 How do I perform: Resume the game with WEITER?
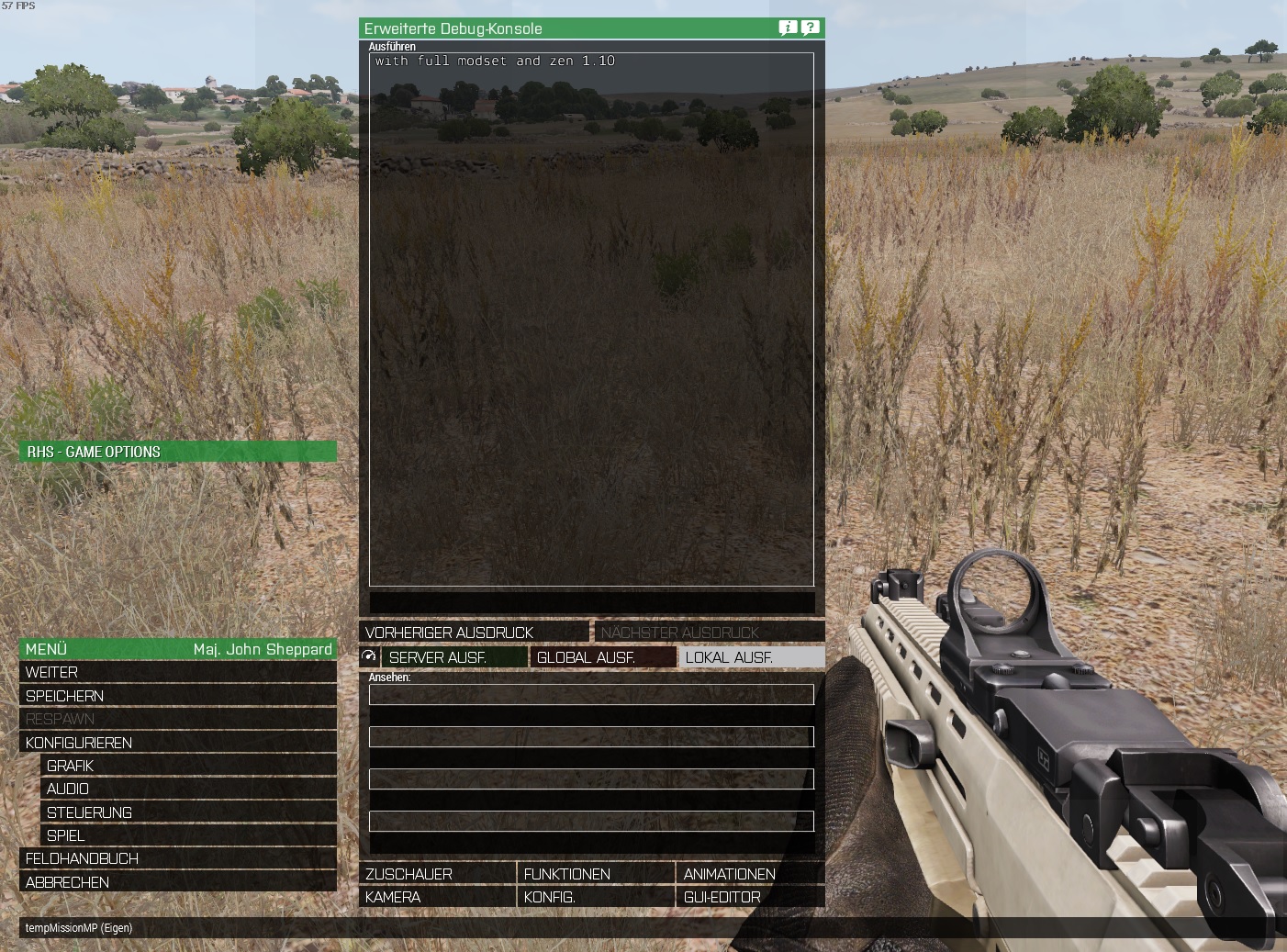point(52,672)
